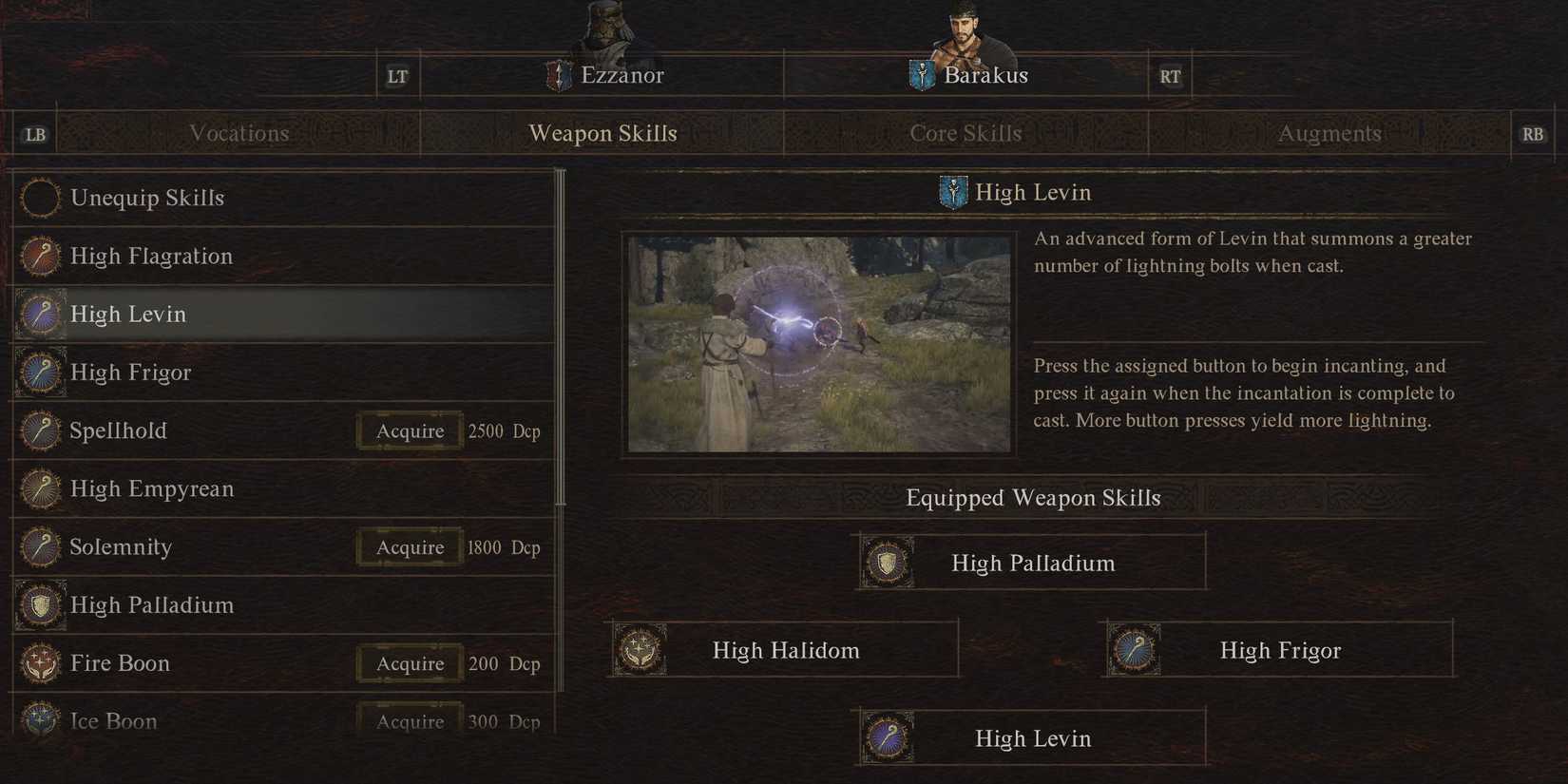
Task: Select the Unequip Skills circle option
Action: pyautogui.click(x=41, y=198)
